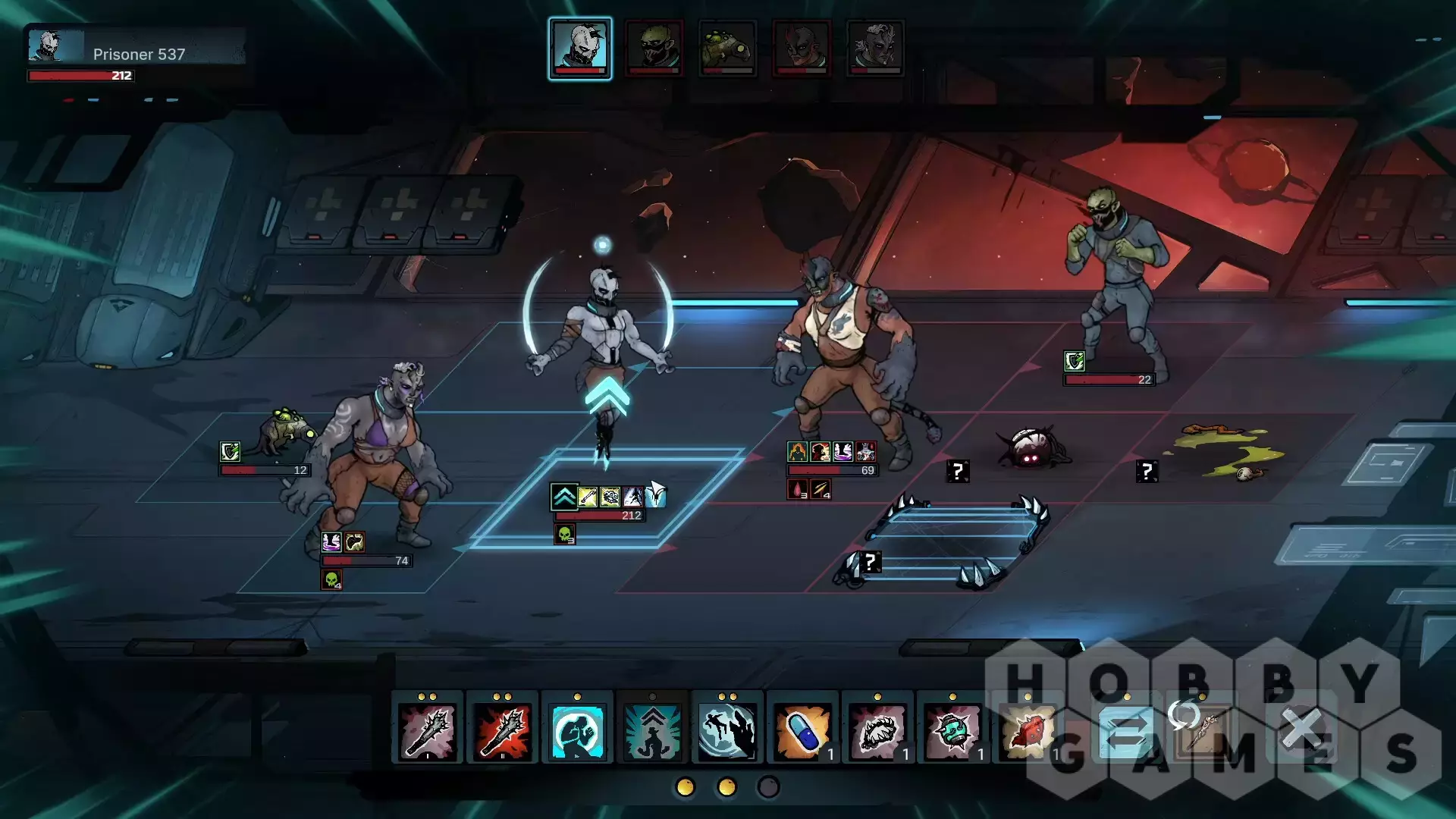Switch weapon with the rotate-arrows staff slot
Image resolution: width=1456 pixels, height=819 pixels.
tap(1202, 728)
